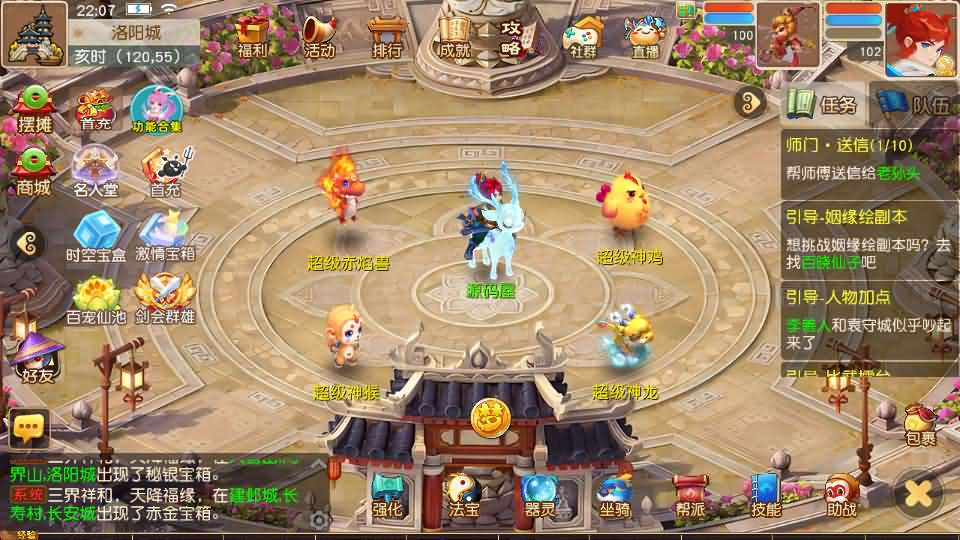Open the 活动 events horn icon

point(319,35)
